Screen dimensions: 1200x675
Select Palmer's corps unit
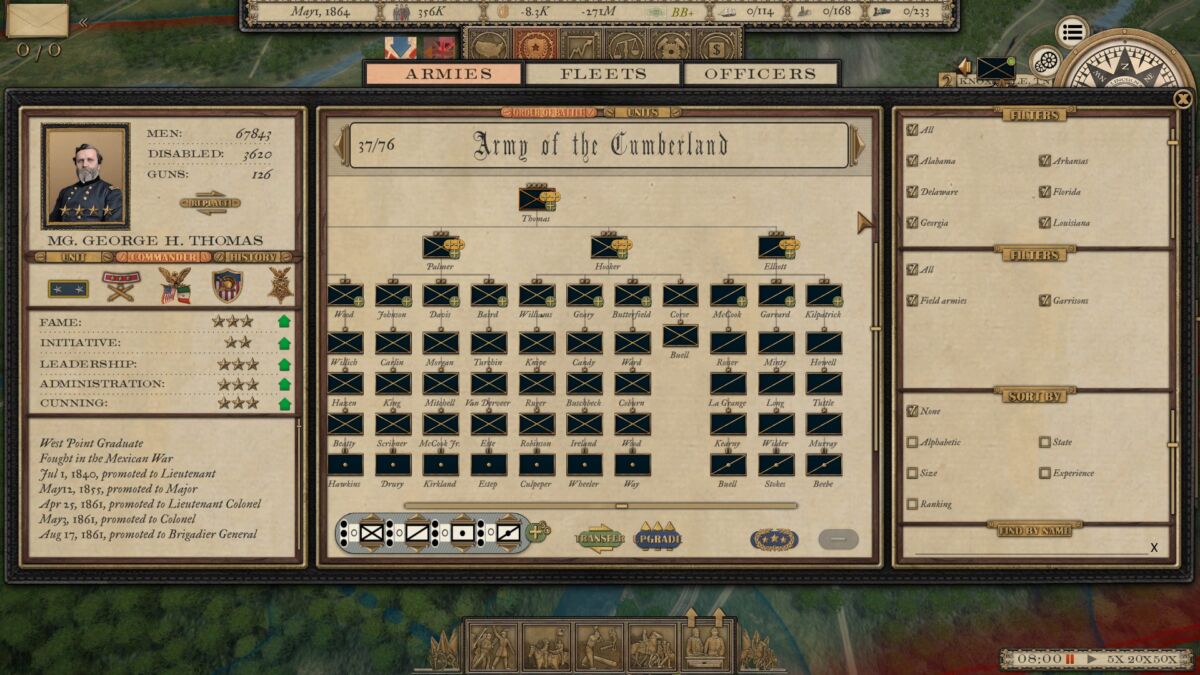point(440,247)
